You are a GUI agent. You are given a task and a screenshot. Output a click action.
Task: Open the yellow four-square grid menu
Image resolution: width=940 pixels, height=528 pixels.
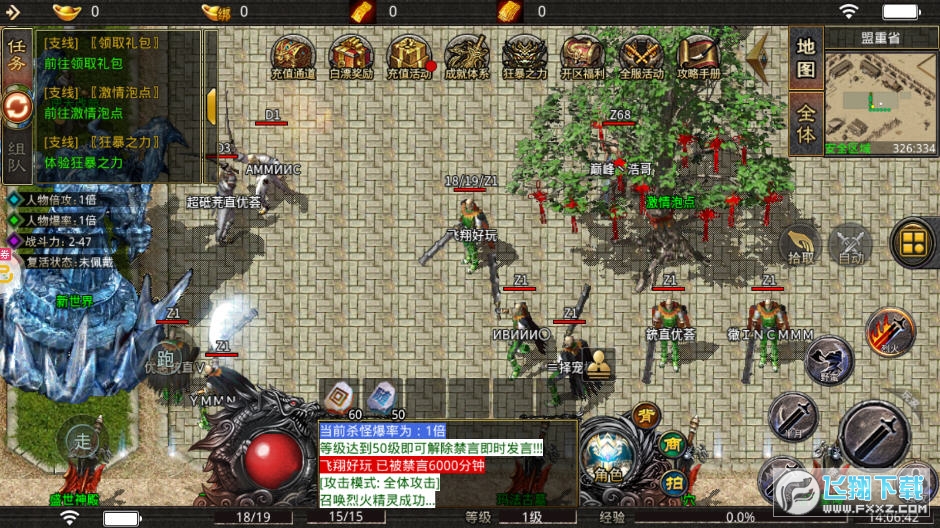click(912, 242)
